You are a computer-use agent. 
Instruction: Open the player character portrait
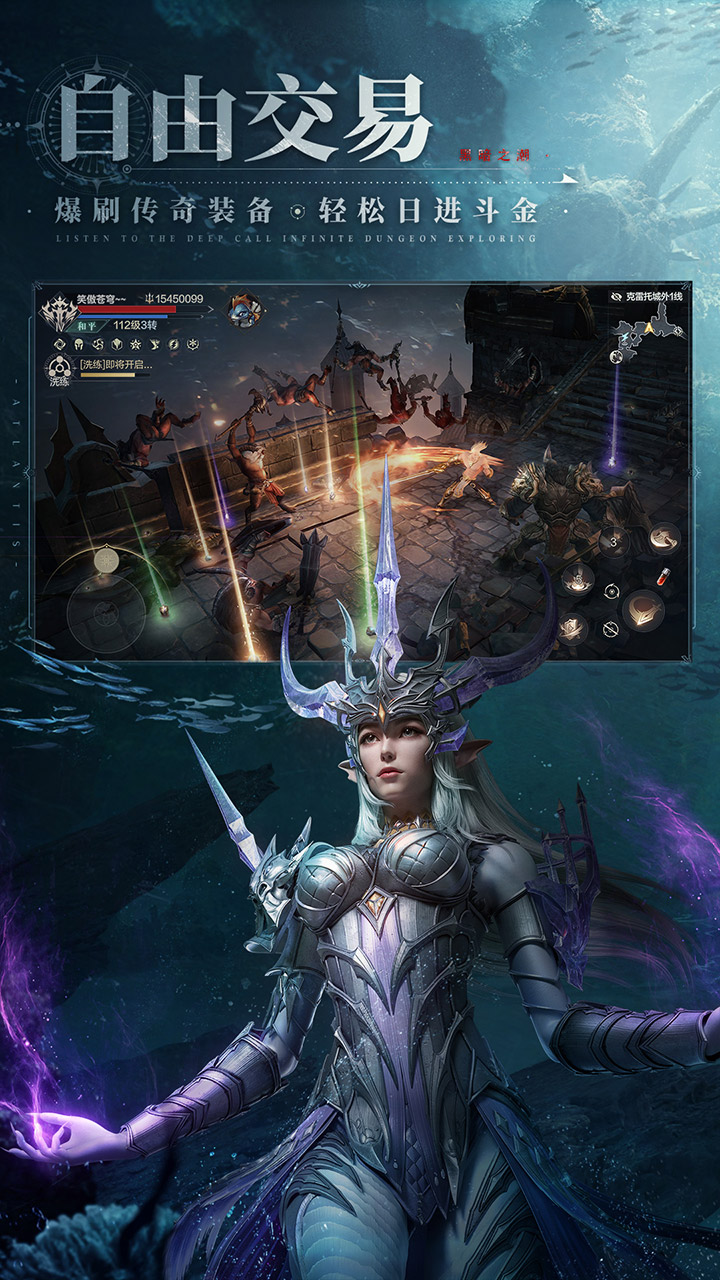(58, 311)
